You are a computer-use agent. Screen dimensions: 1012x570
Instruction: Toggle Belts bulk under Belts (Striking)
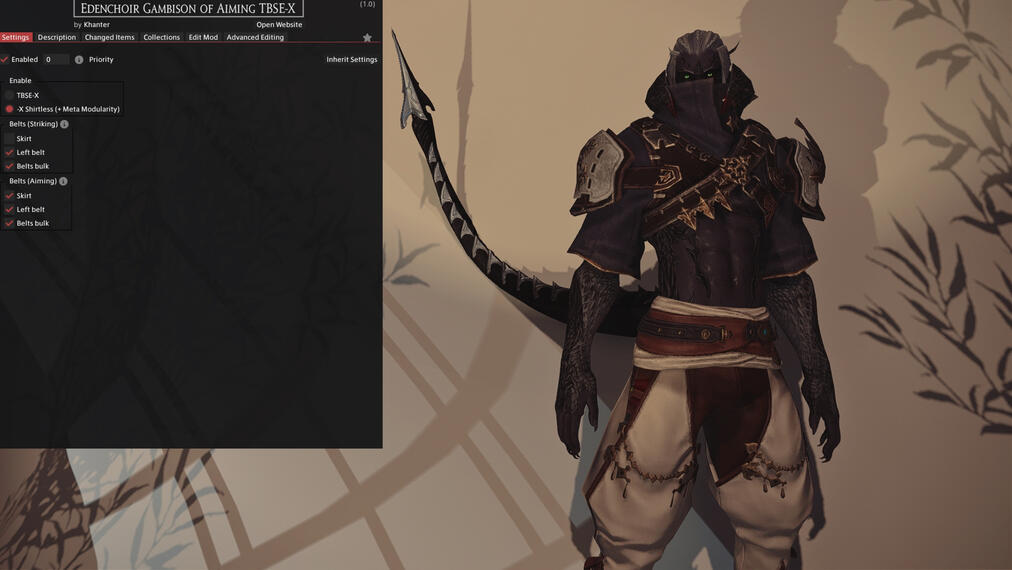(x=10, y=166)
